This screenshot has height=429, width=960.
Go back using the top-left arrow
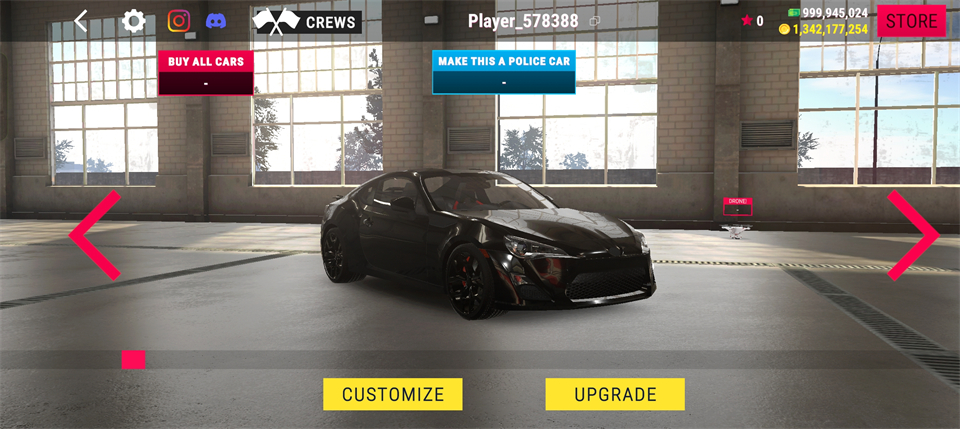click(81, 21)
